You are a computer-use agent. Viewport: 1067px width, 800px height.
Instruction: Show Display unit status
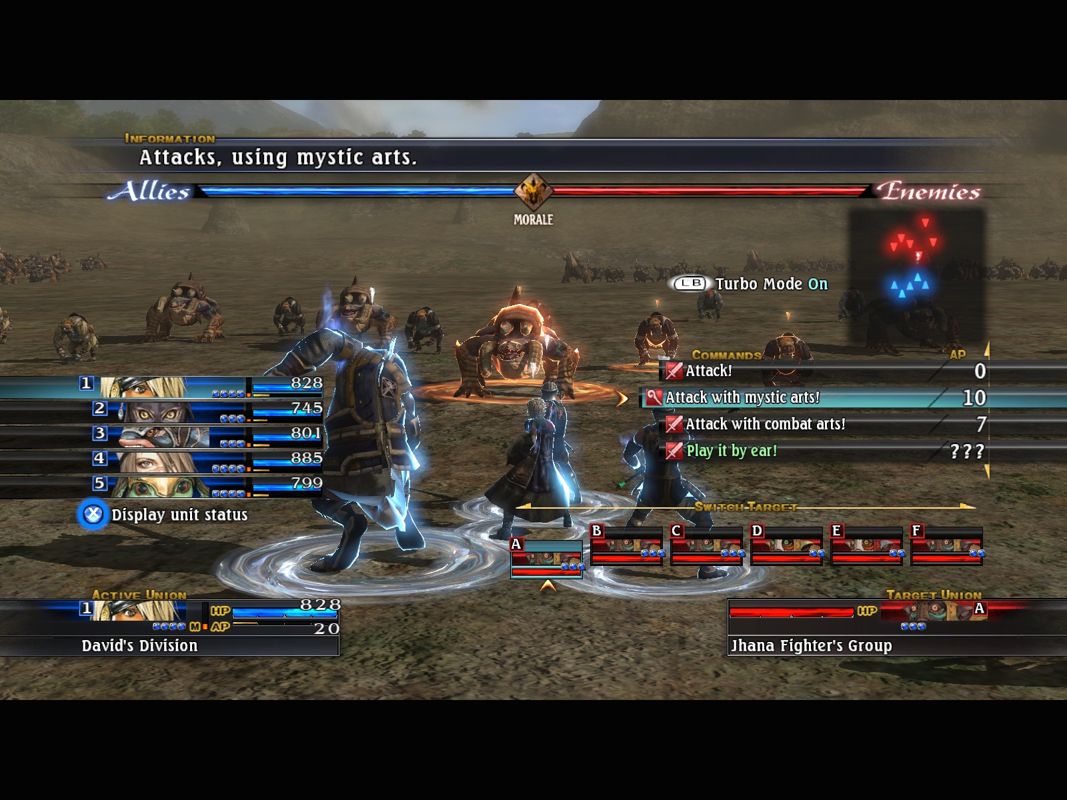(165, 515)
